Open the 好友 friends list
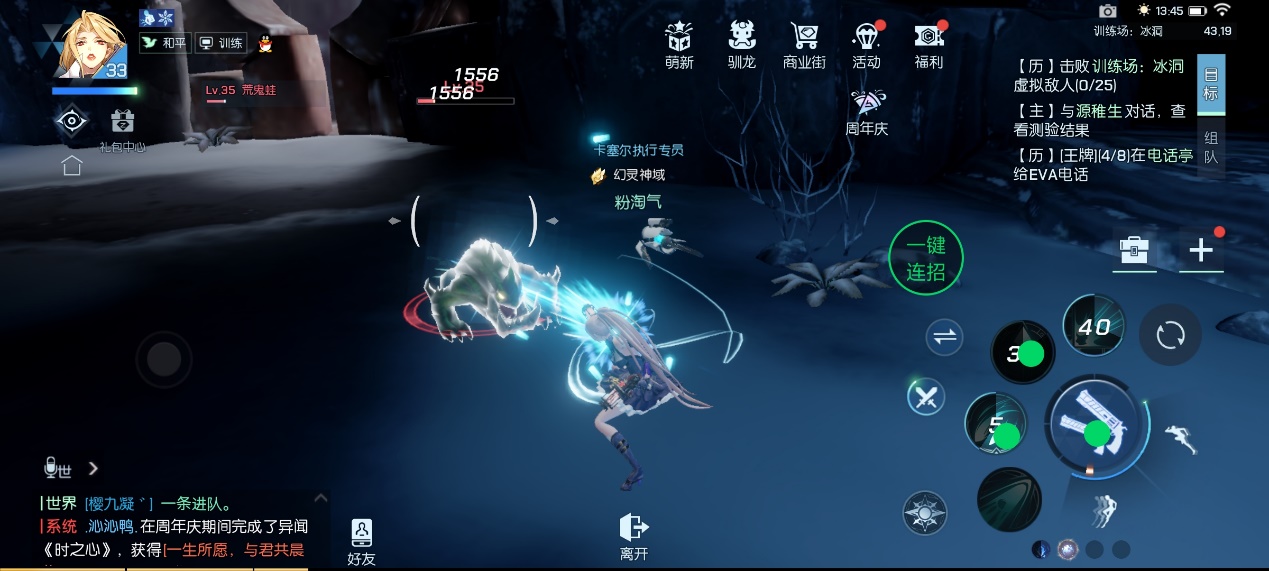 coord(361,541)
